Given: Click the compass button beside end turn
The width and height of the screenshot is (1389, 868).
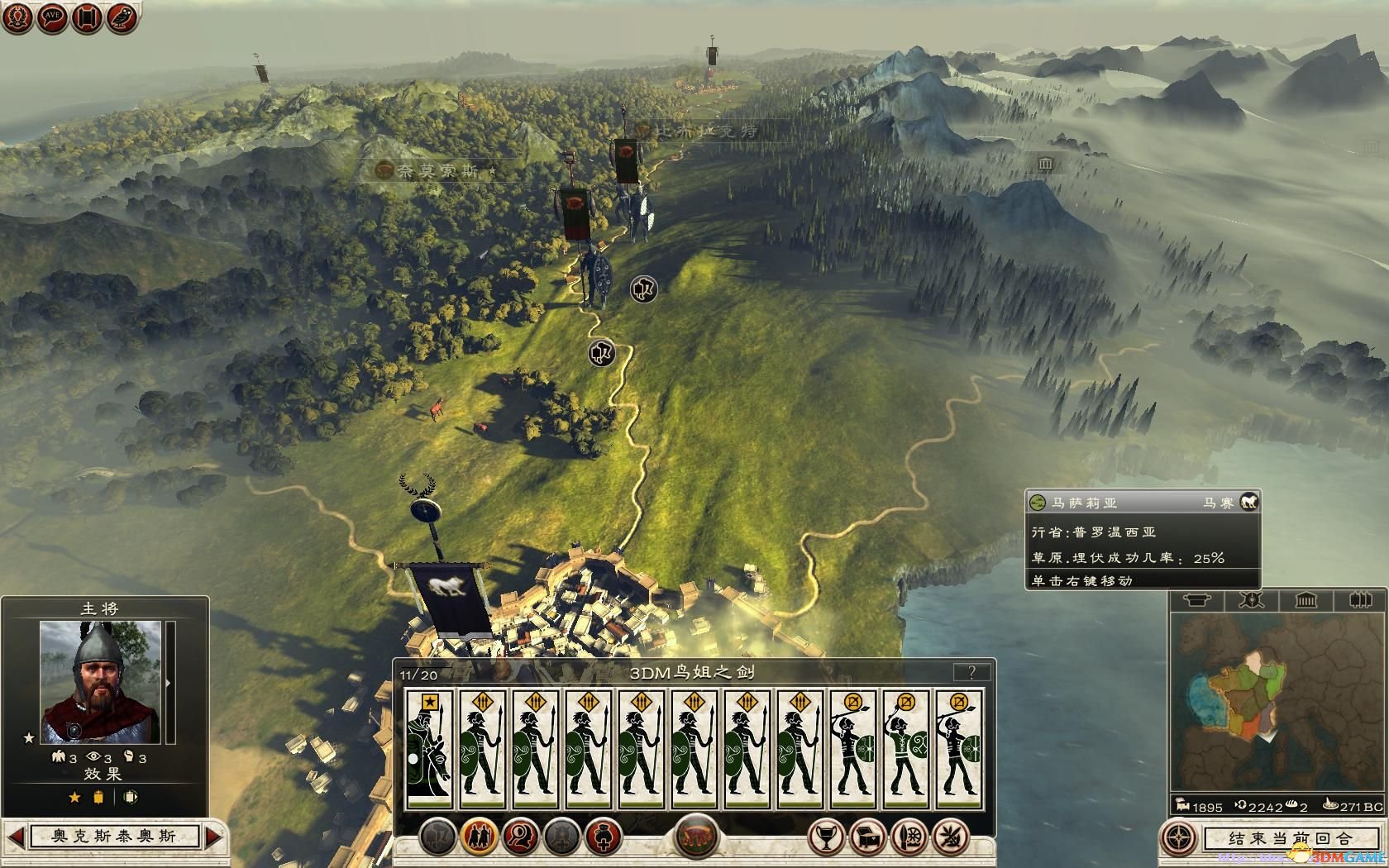Looking at the screenshot, I should point(1179,838).
